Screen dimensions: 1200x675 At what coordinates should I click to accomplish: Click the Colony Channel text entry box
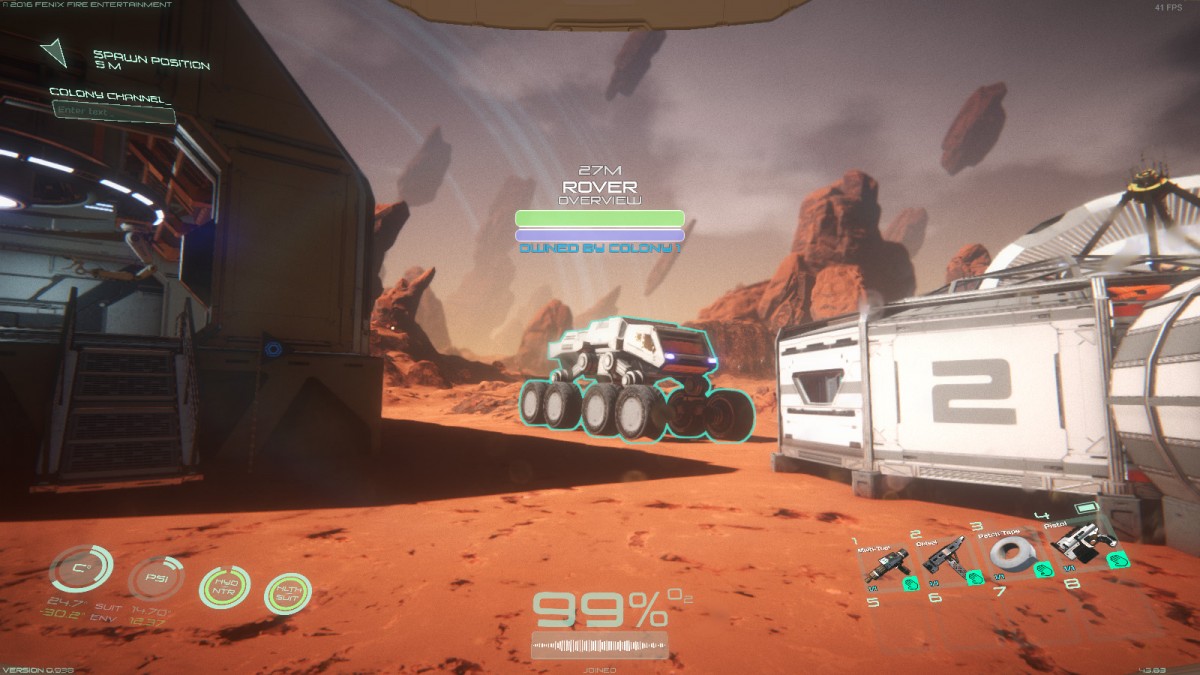pyautogui.click(x=113, y=113)
